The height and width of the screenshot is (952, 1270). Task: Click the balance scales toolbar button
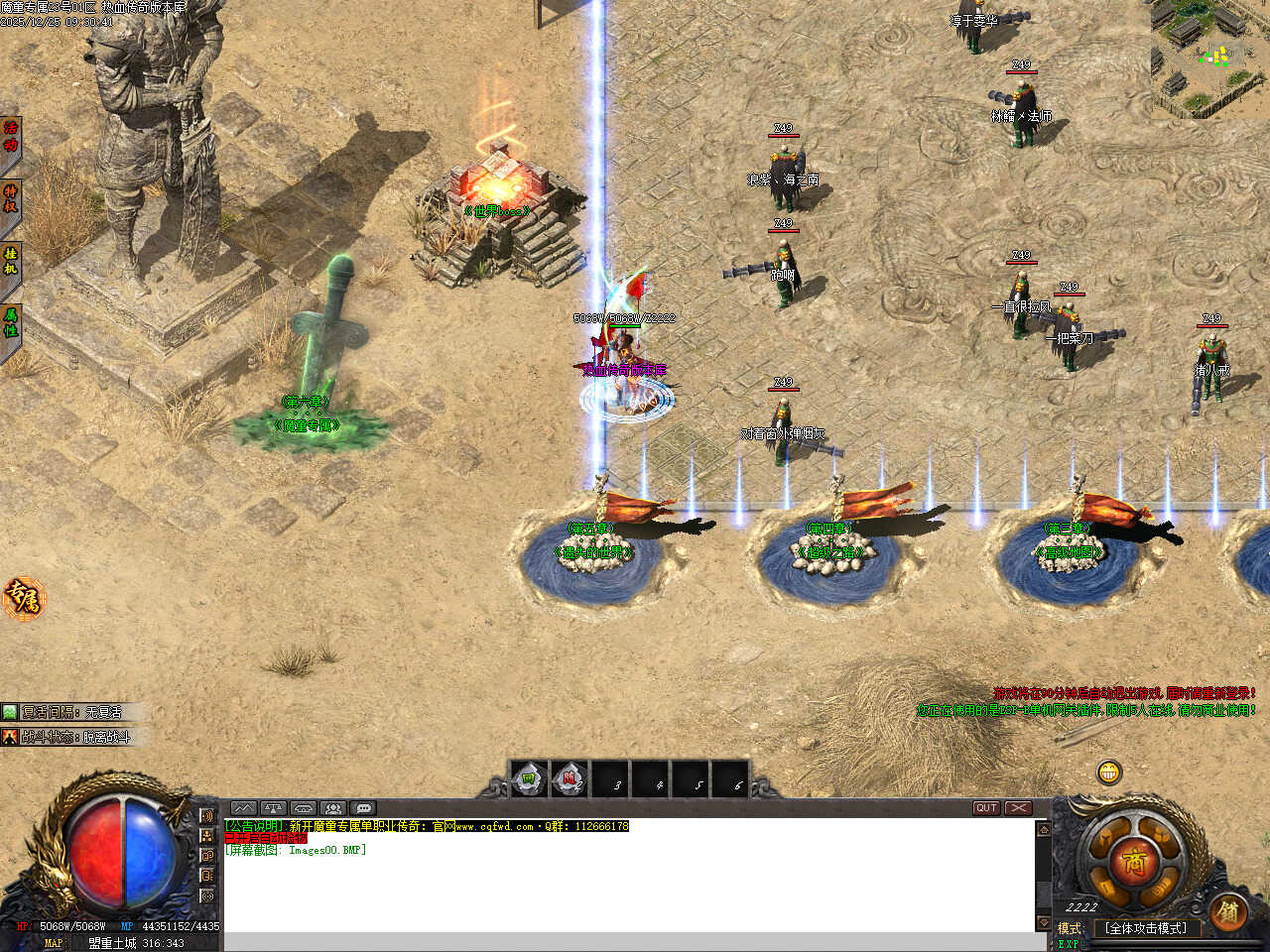[274, 808]
